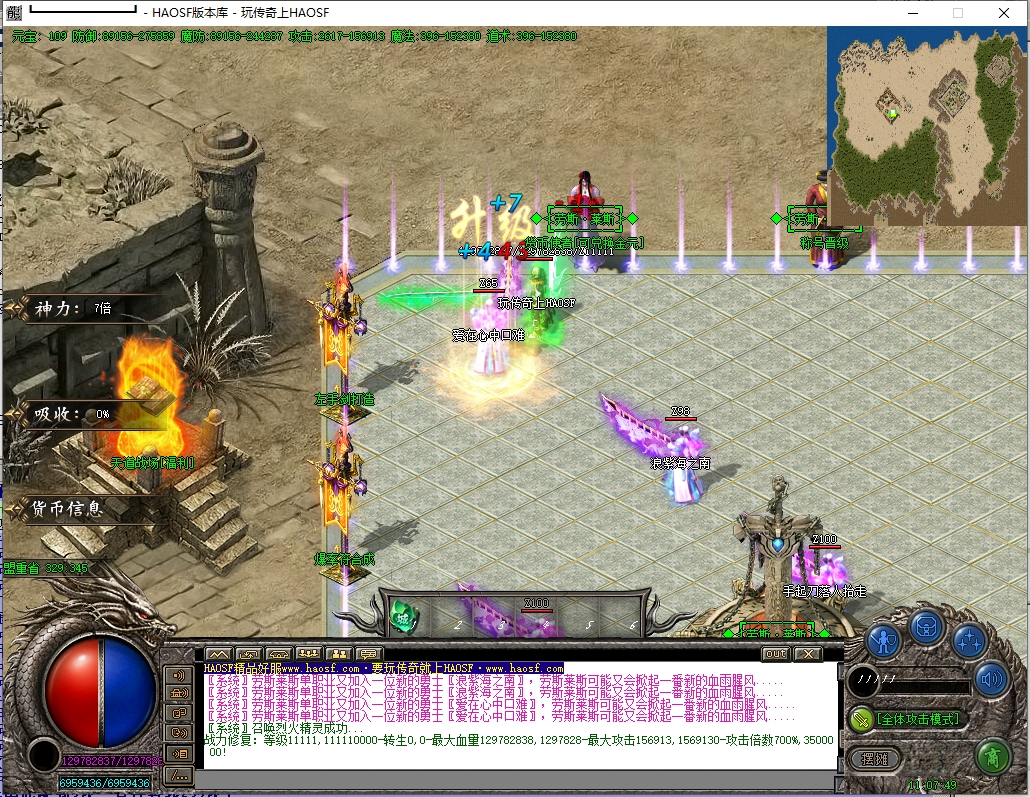Open the character equipment panel icon
Image resolution: width=1030 pixels, height=797 pixels.
click(883, 640)
